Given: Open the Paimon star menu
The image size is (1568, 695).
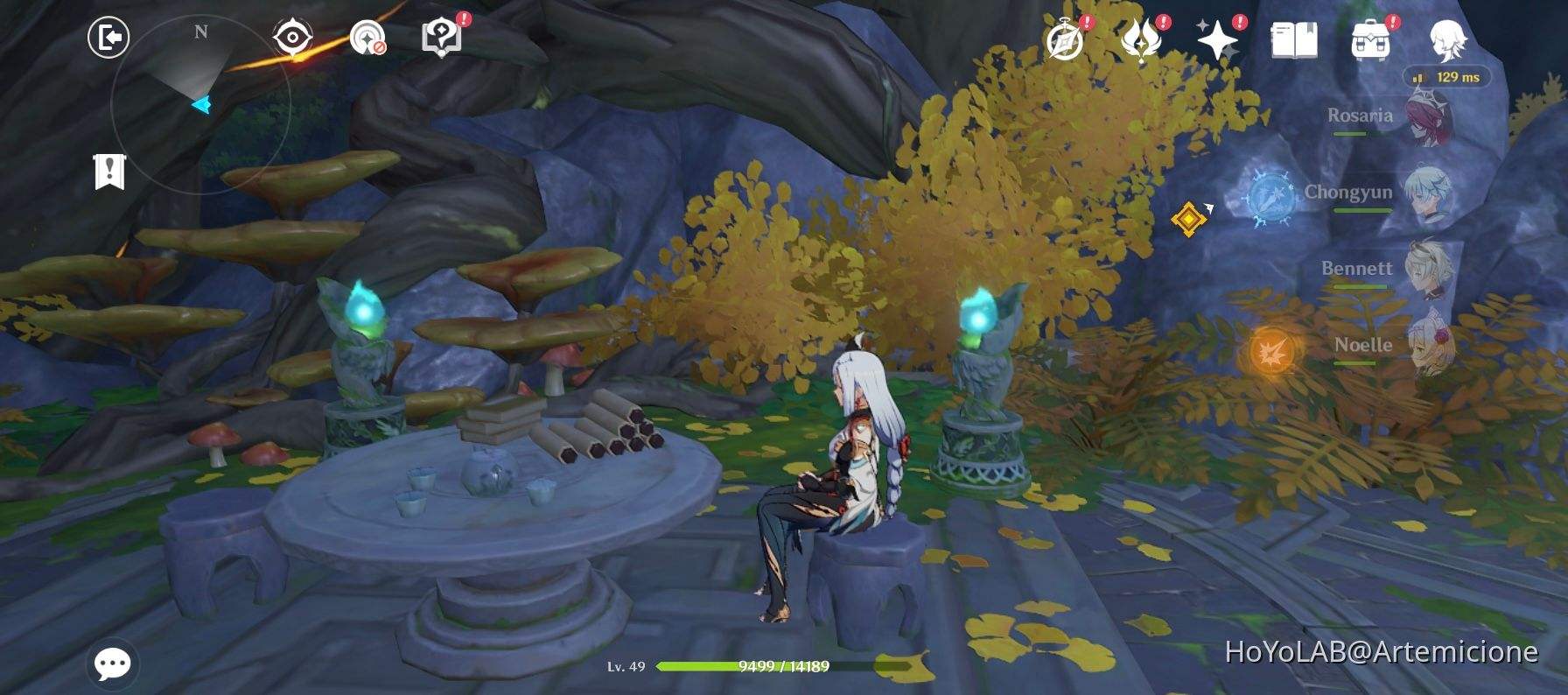Looking at the screenshot, I should click(x=1216, y=37).
